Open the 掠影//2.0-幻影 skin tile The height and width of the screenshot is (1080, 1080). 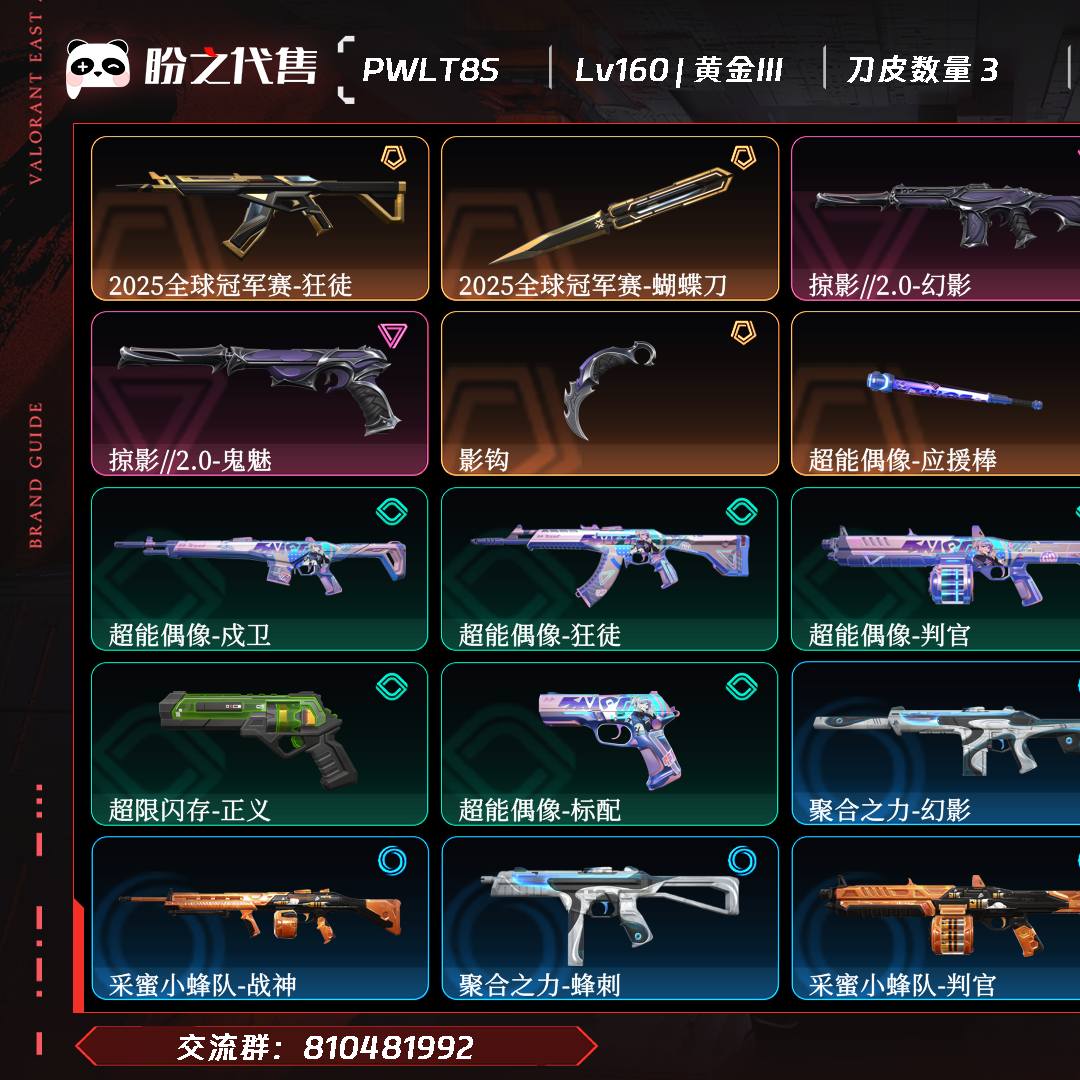click(935, 218)
